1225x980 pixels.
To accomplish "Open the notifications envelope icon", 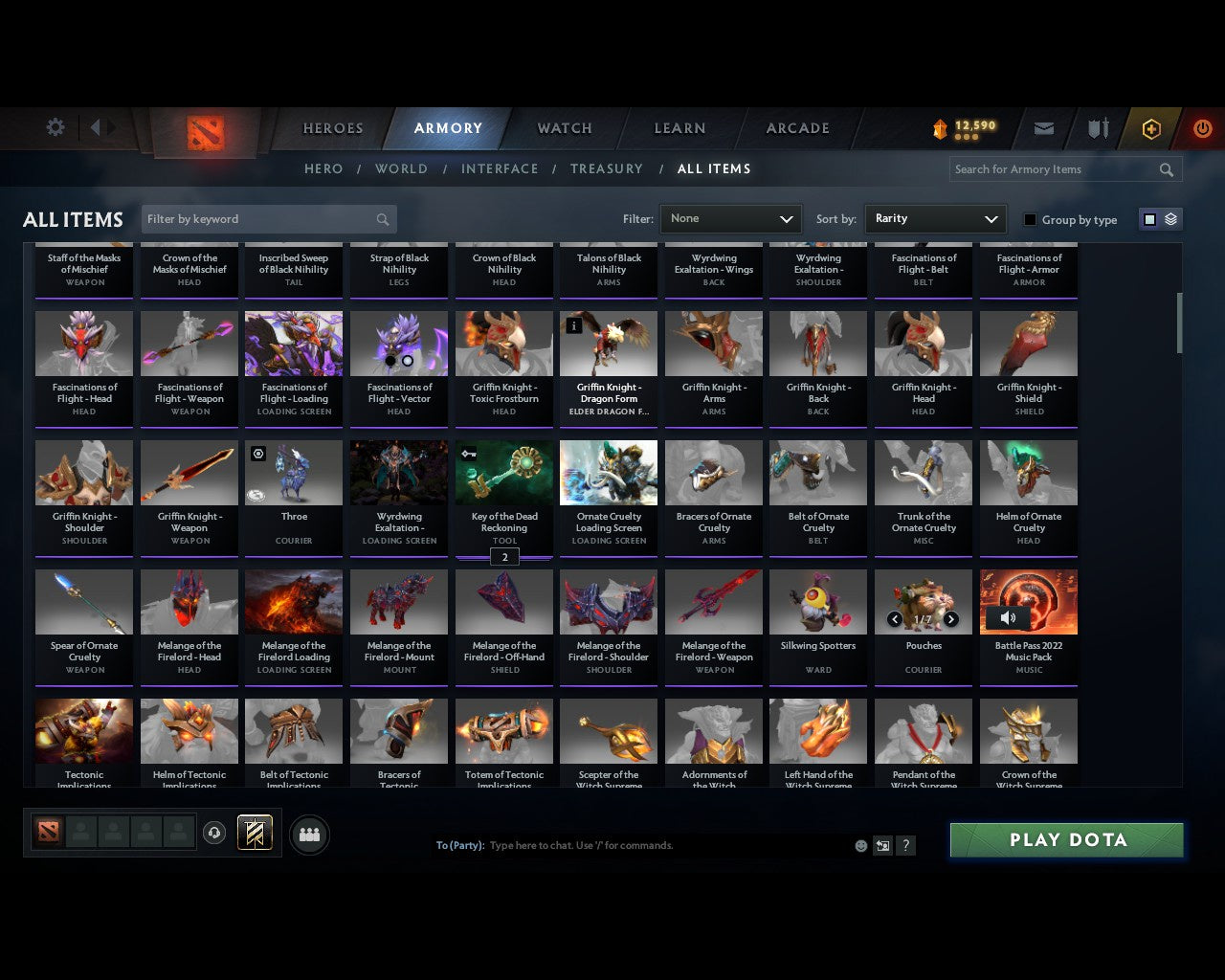I will [x=1043, y=128].
